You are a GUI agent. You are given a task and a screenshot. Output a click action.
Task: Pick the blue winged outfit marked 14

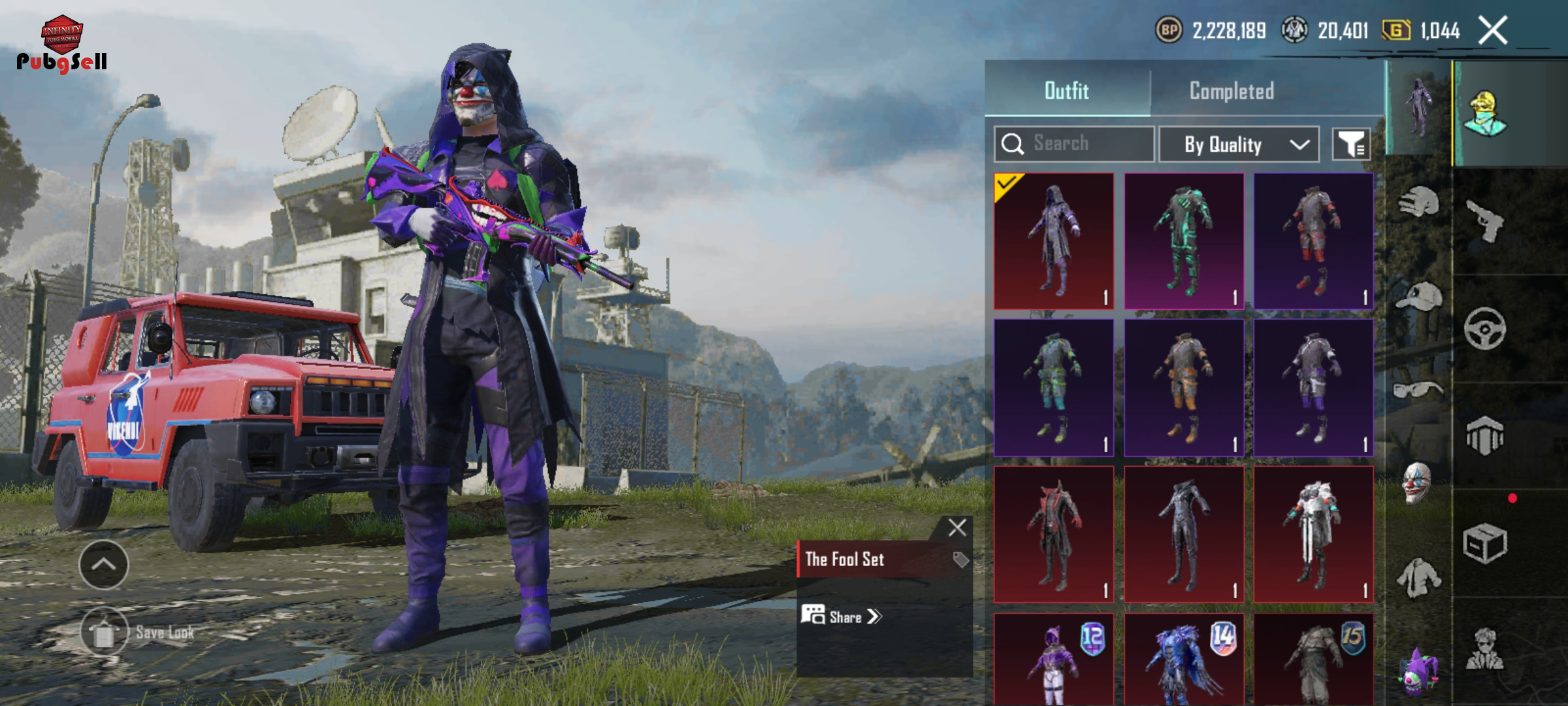[x=1184, y=660]
